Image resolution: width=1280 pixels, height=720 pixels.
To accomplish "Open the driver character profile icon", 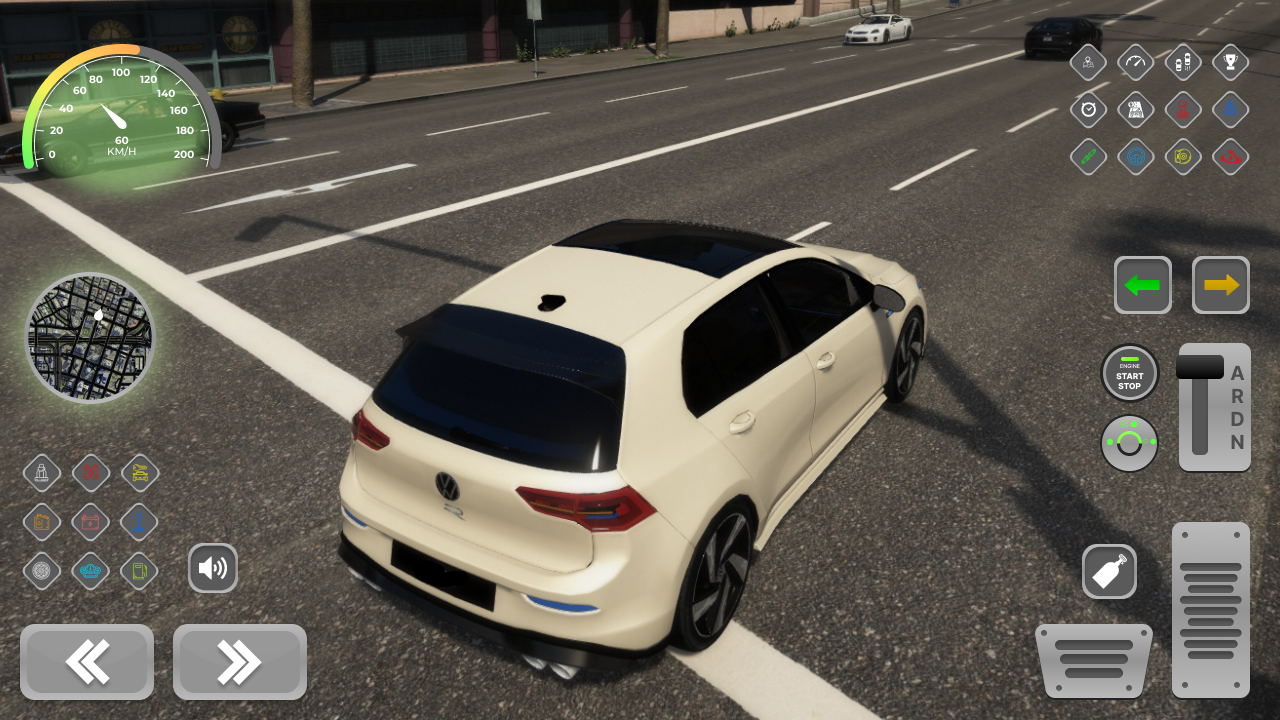I will tap(1087, 62).
